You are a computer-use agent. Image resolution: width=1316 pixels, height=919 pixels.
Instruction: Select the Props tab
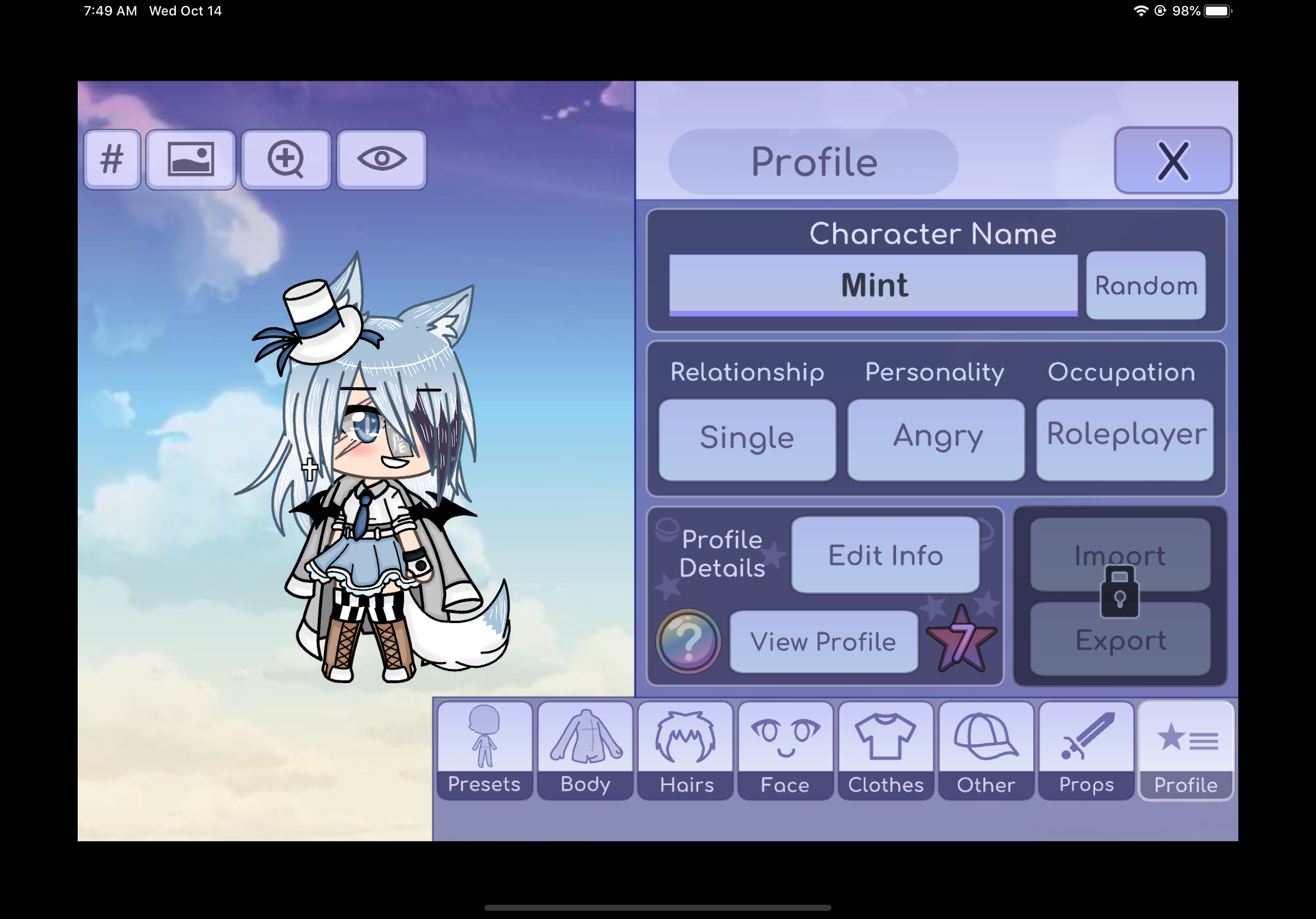click(x=1086, y=749)
